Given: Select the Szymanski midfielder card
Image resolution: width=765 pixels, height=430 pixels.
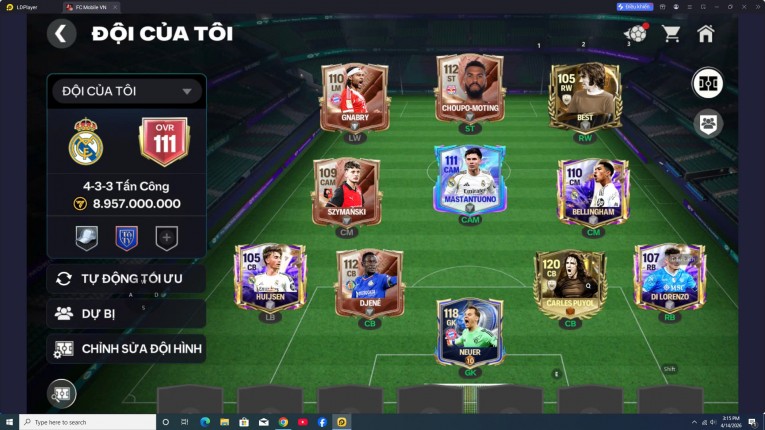Looking at the screenshot, I should (x=346, y=191).
